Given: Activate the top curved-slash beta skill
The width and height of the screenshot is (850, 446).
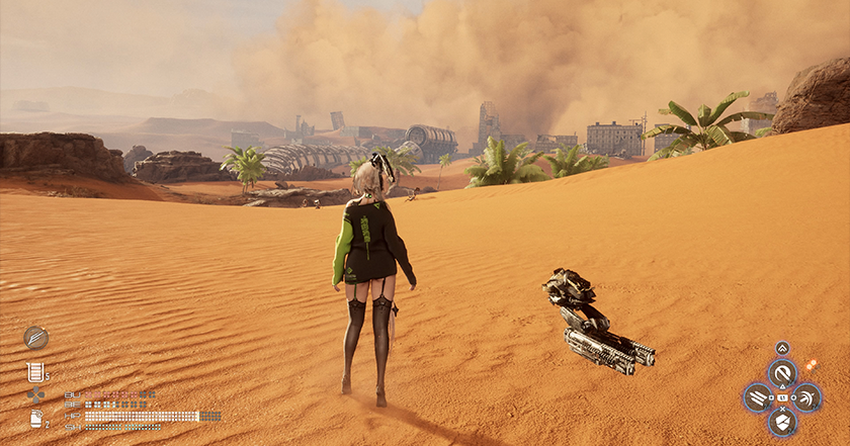Looking at the screenshot, I should tap(782, 374).
